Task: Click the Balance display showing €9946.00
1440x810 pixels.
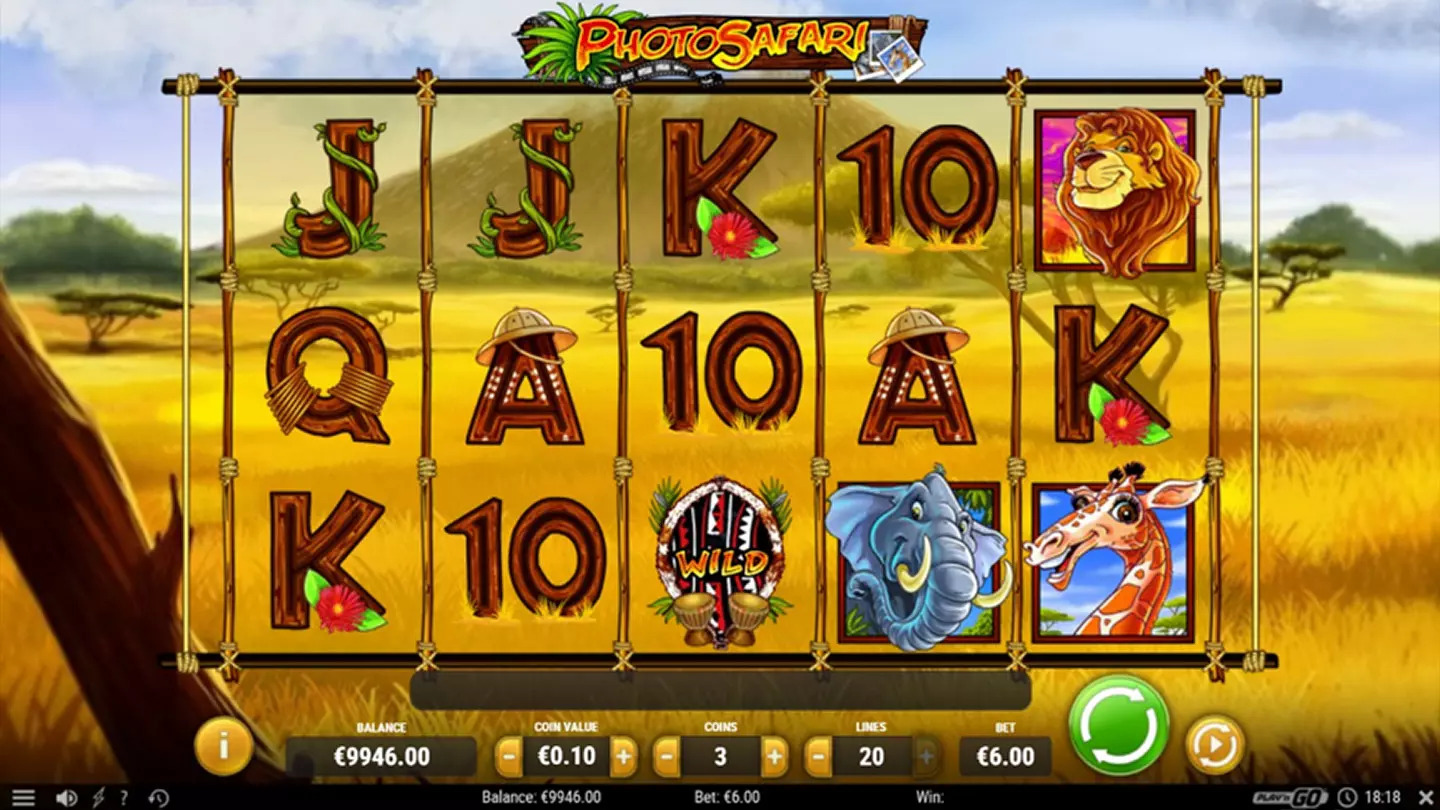Action: (383, 757)
